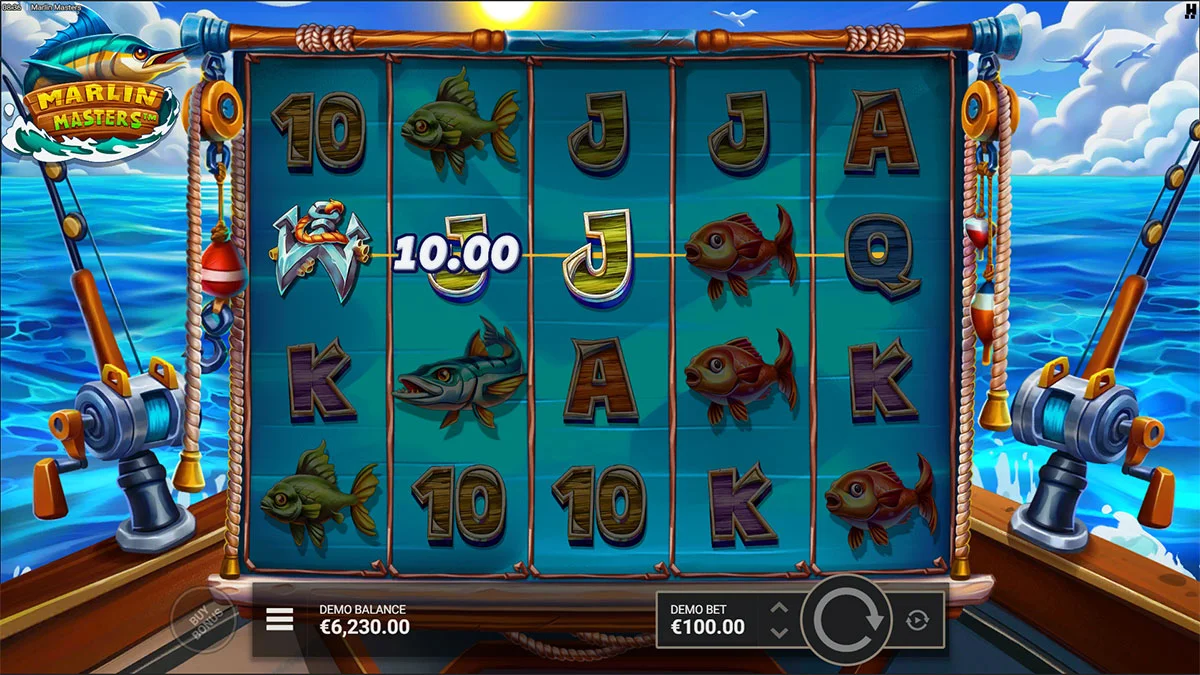Viewport: 1200px width, 675px height.
Task: Increase the demo bet with the up arrow
Action: 781,608
